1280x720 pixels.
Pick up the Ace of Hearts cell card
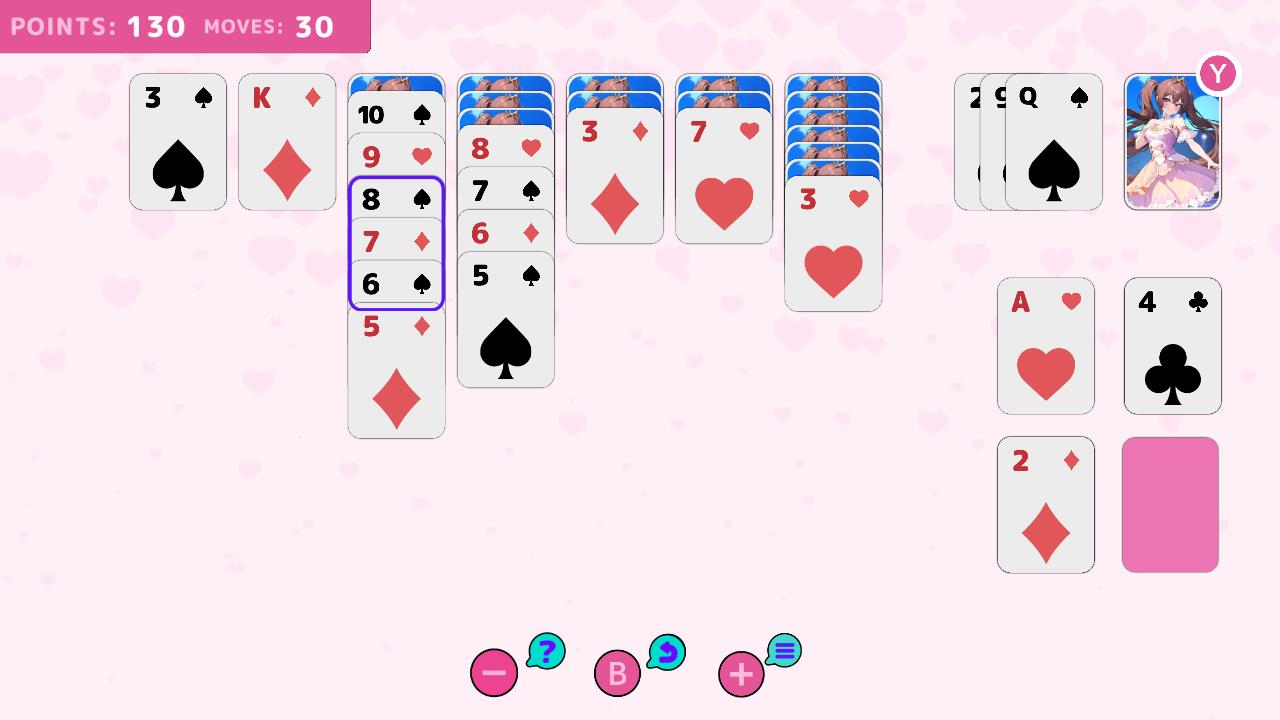(1046, 345)
